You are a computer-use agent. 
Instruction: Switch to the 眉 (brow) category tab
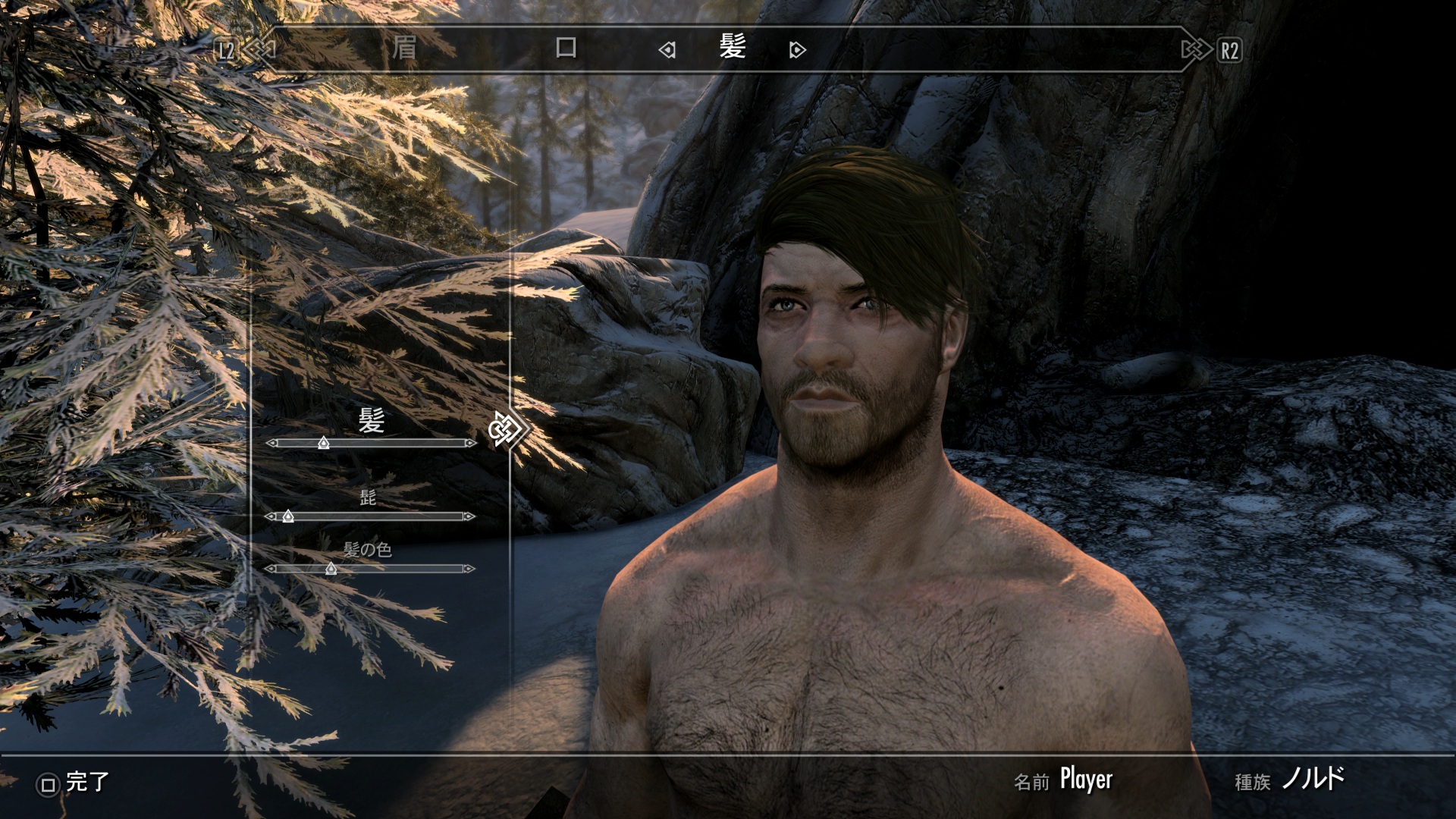pyautogui.click(x=404, y=49)
